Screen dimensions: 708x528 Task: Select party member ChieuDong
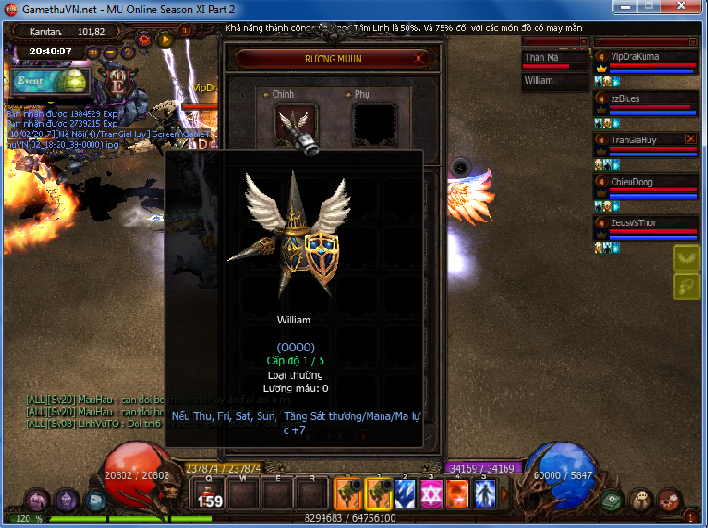(646, 182)
